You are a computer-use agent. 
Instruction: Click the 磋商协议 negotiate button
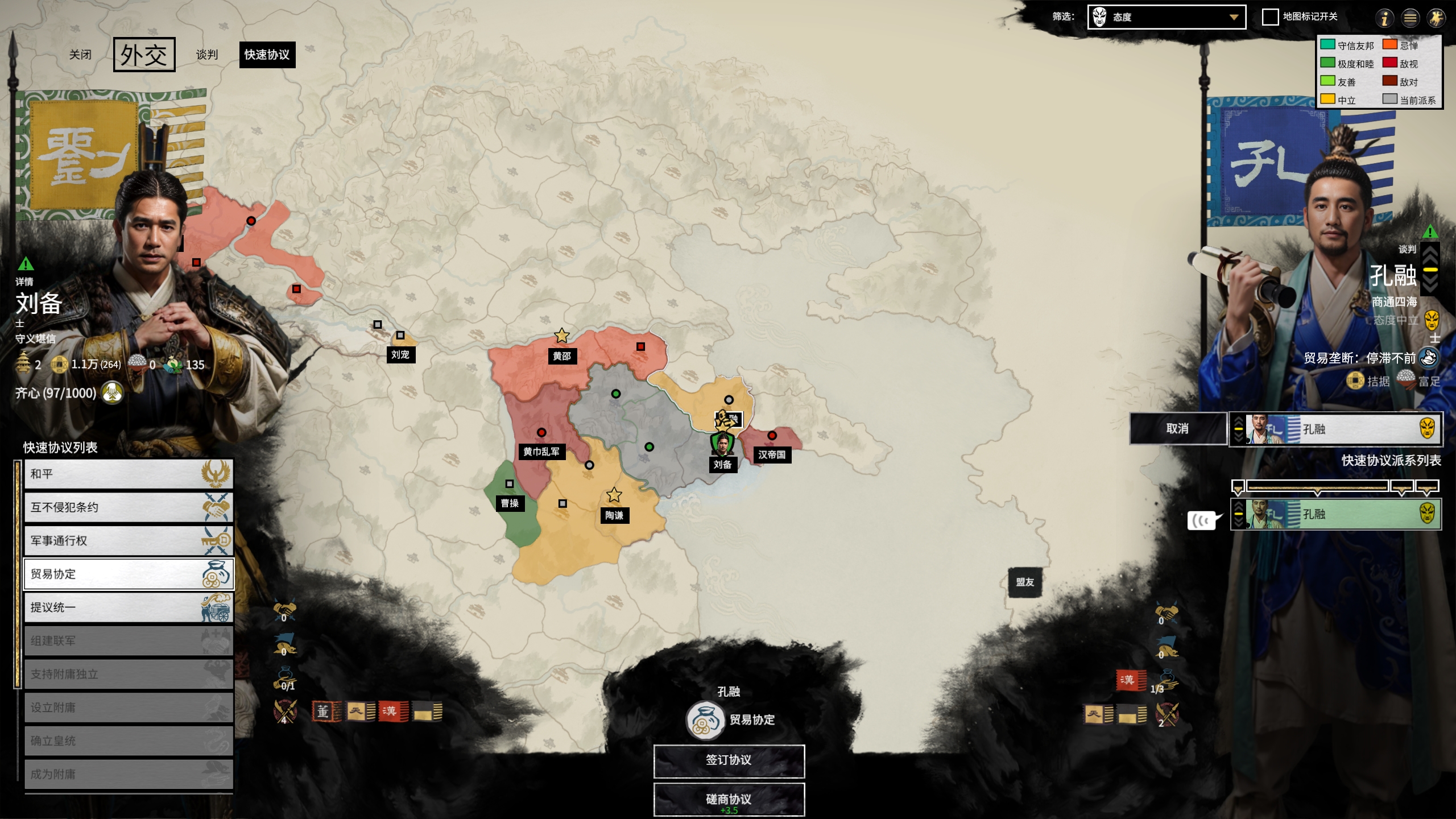(729, 799)
